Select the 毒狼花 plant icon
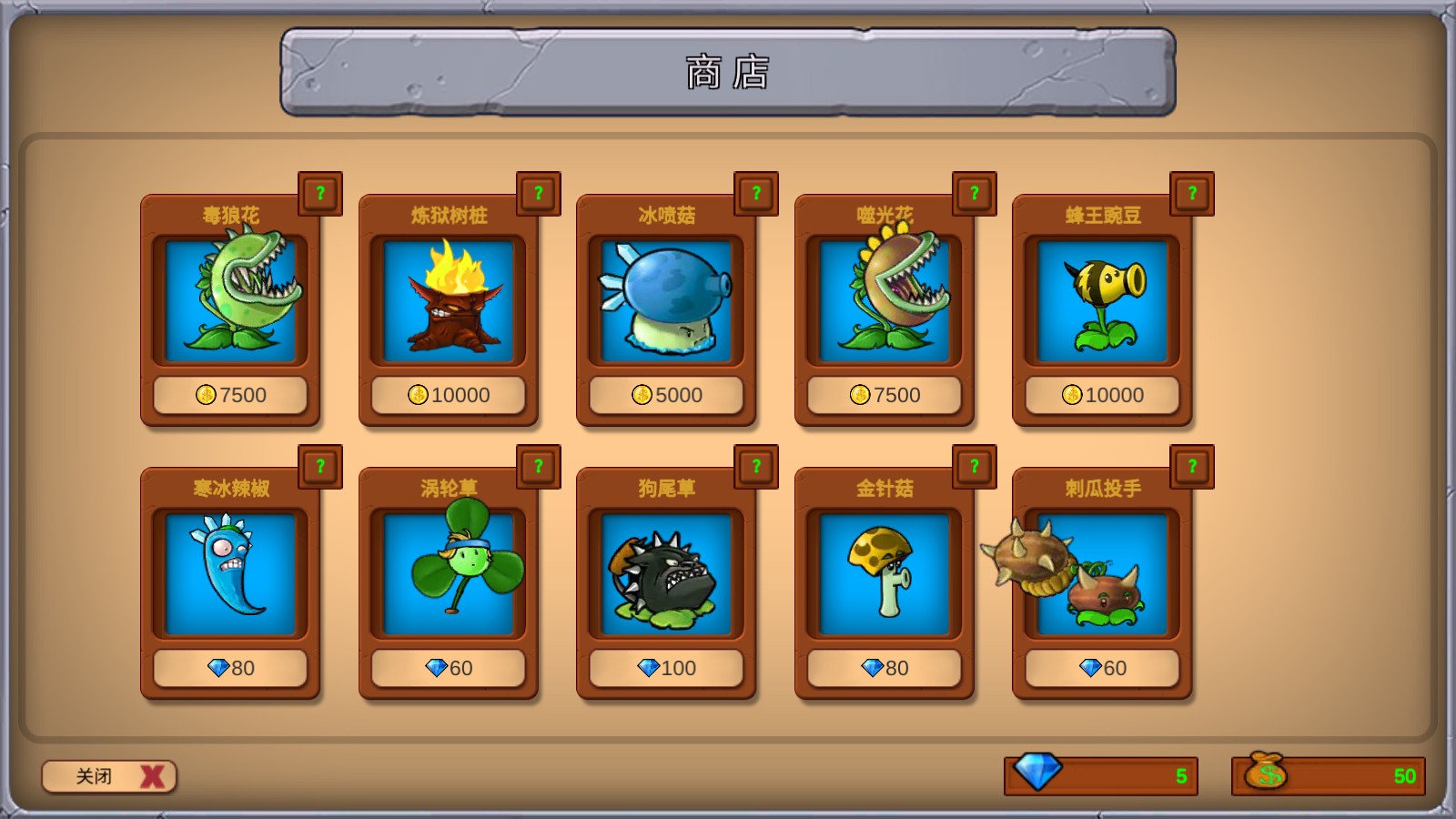 (230, 300)
